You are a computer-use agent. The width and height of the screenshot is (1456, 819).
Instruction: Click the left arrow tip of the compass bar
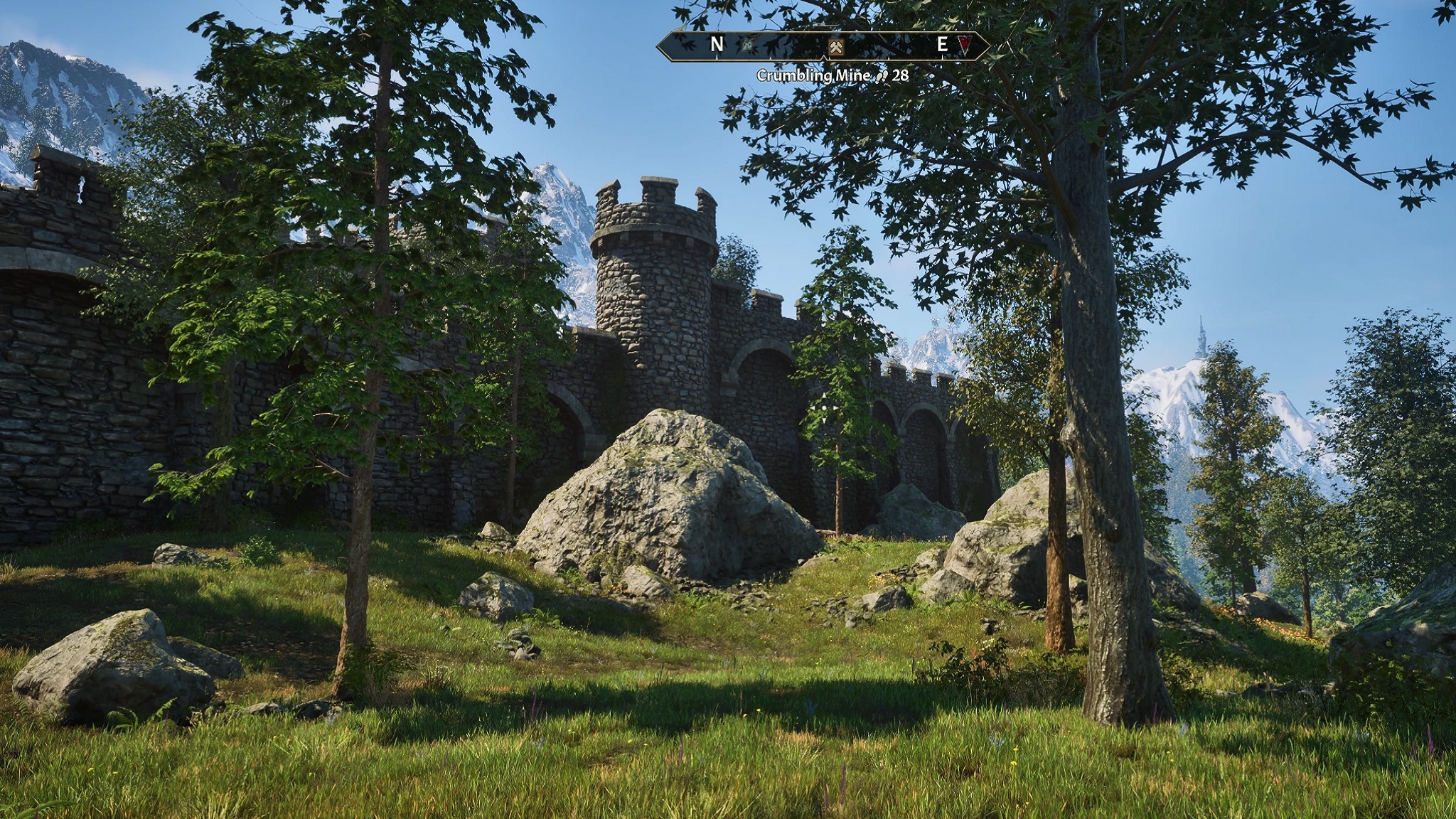click(x=658, y=46)
